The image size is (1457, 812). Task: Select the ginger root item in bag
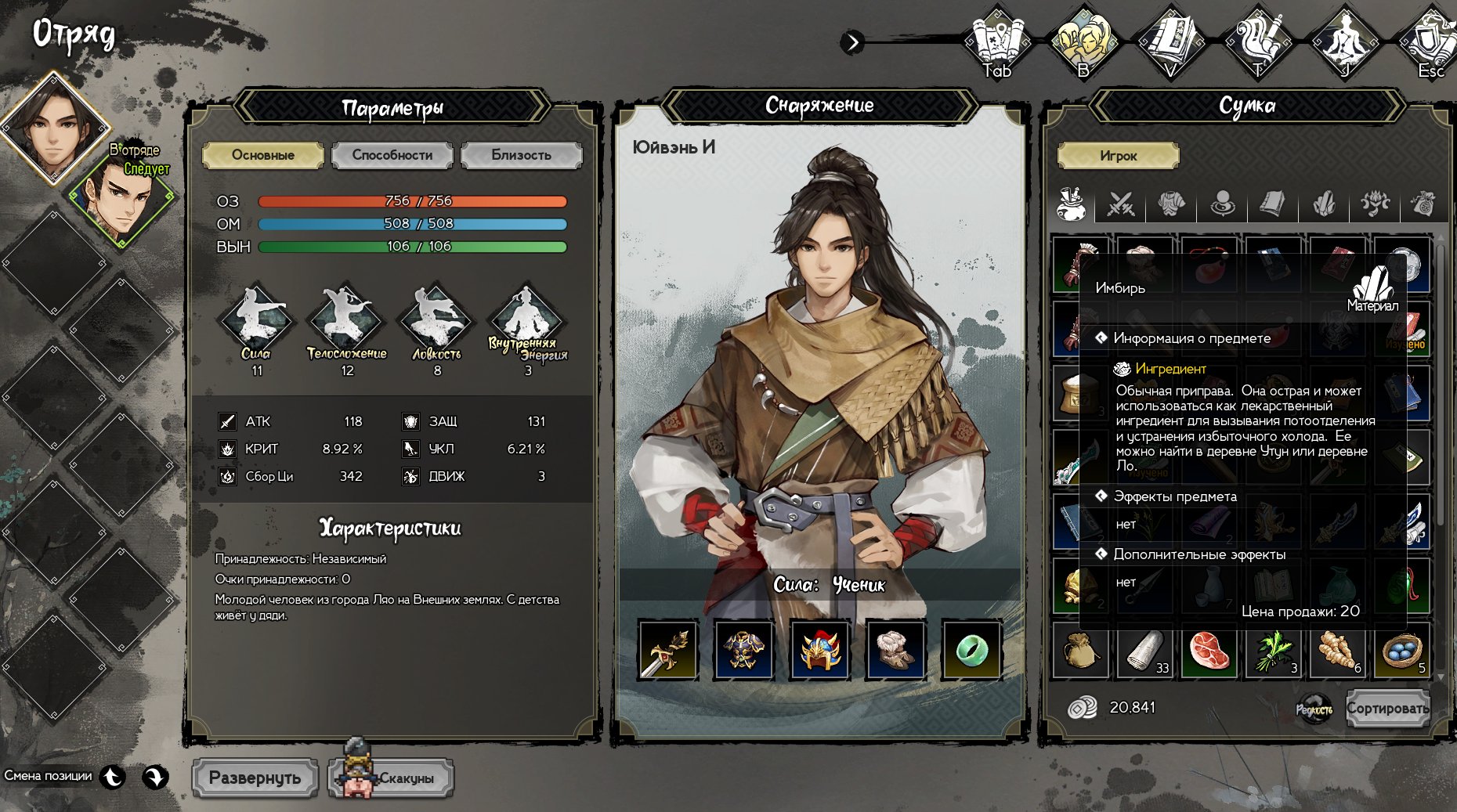point(1337,651)
